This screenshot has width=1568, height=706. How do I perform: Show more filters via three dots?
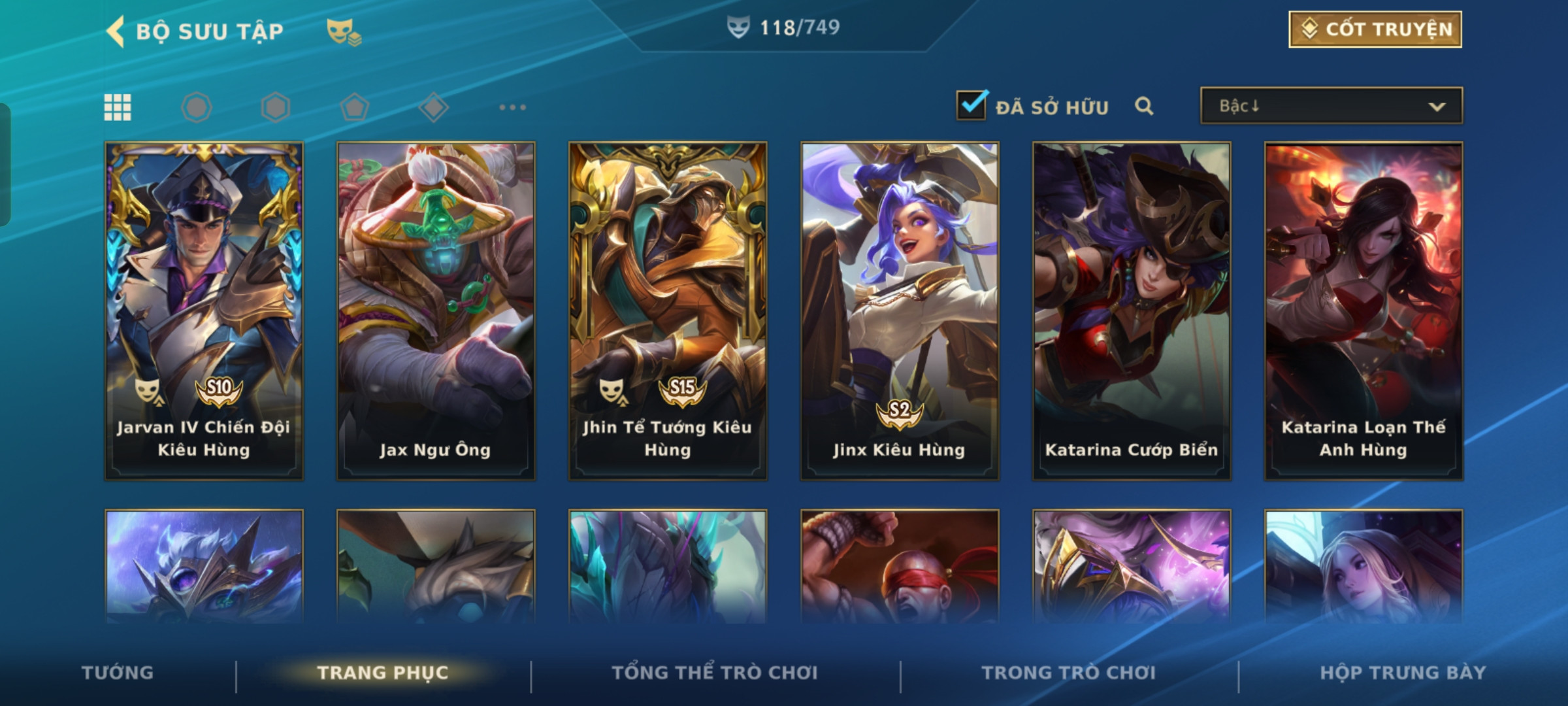pos(512,107)
